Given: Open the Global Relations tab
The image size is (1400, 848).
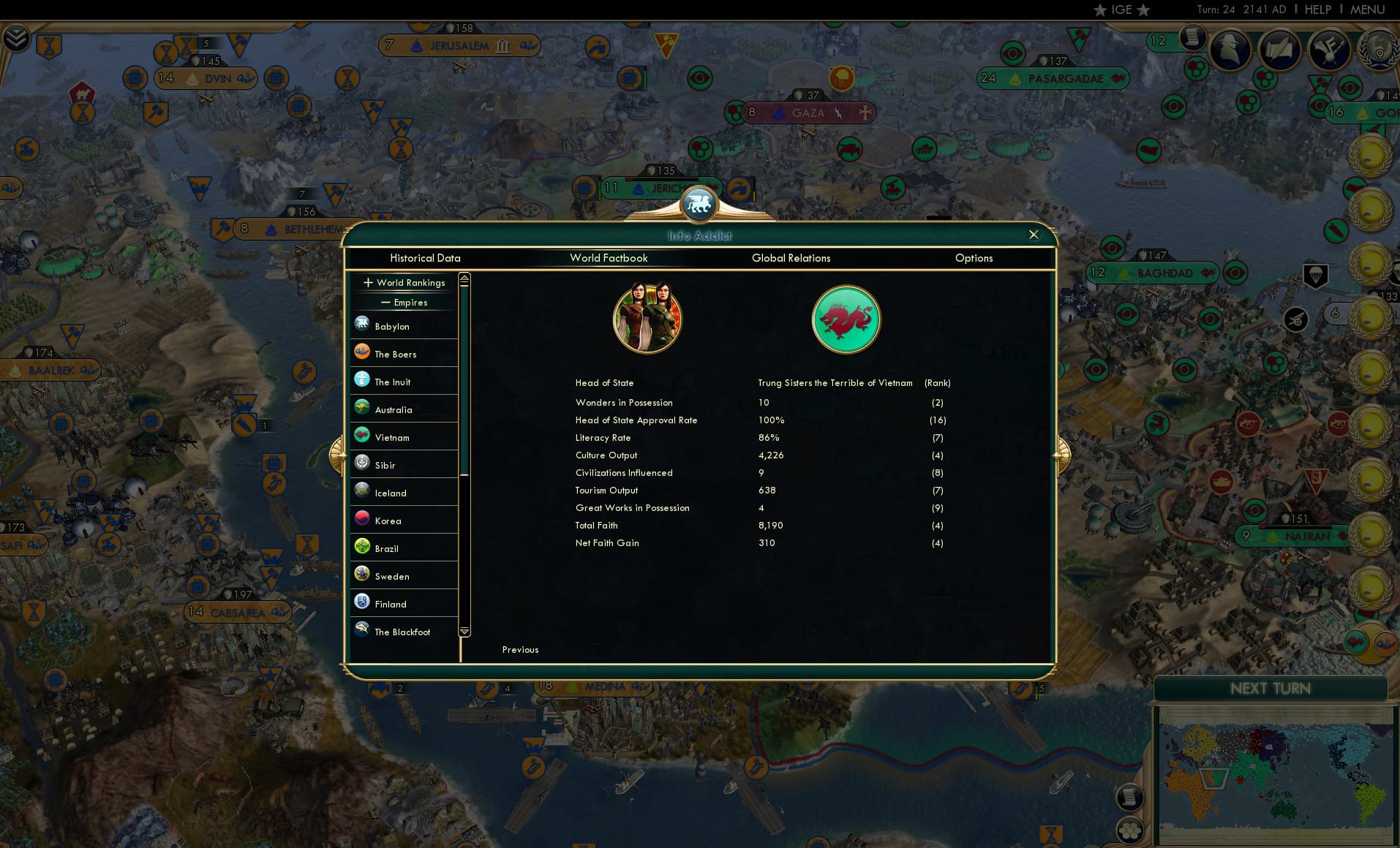Looking at the screenshot, I should tap(791, 258).
